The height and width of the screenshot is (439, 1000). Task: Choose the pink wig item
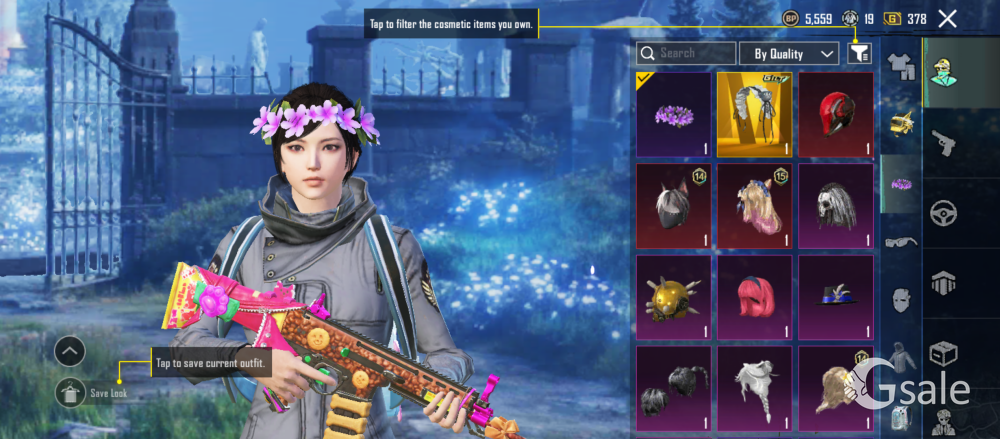click(754, 297)
